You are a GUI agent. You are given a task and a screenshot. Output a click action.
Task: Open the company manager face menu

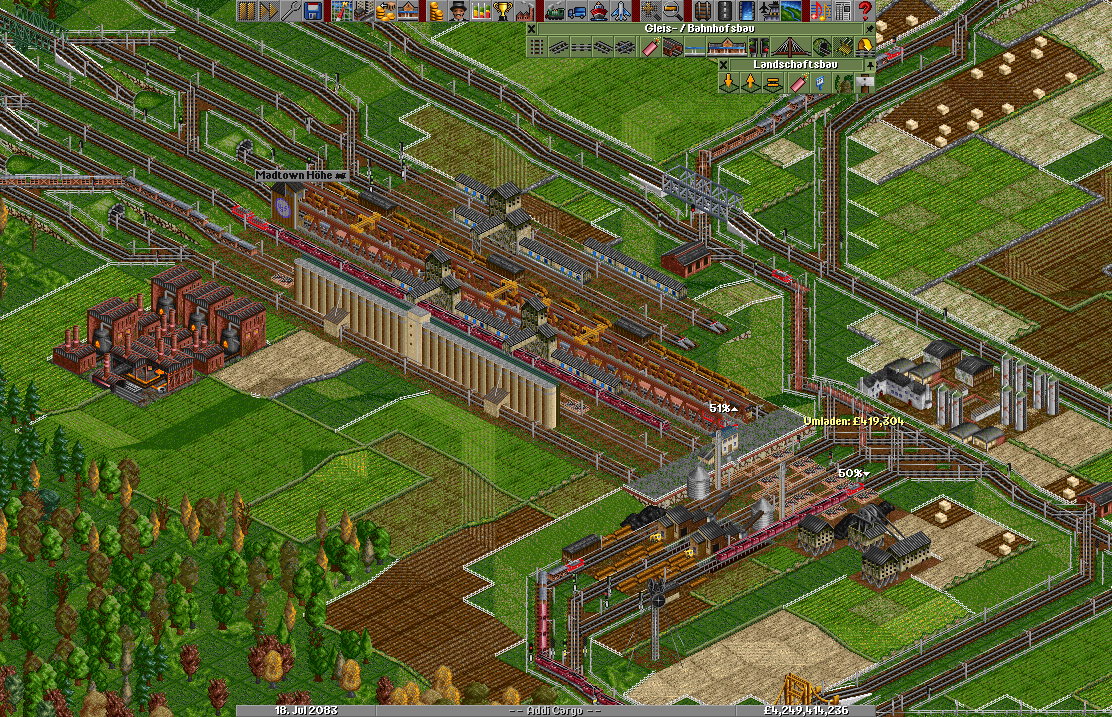(457, 11)
